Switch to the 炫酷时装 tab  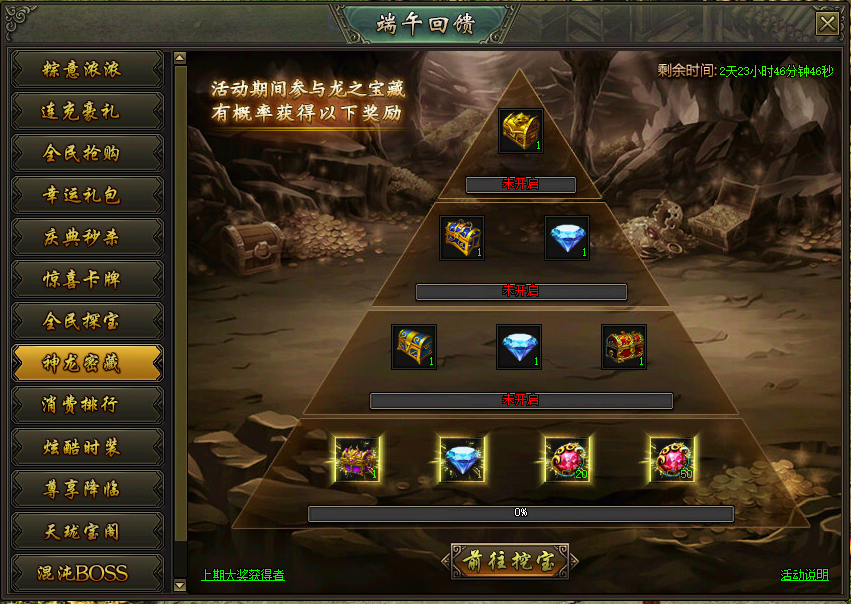pos(87,447)
